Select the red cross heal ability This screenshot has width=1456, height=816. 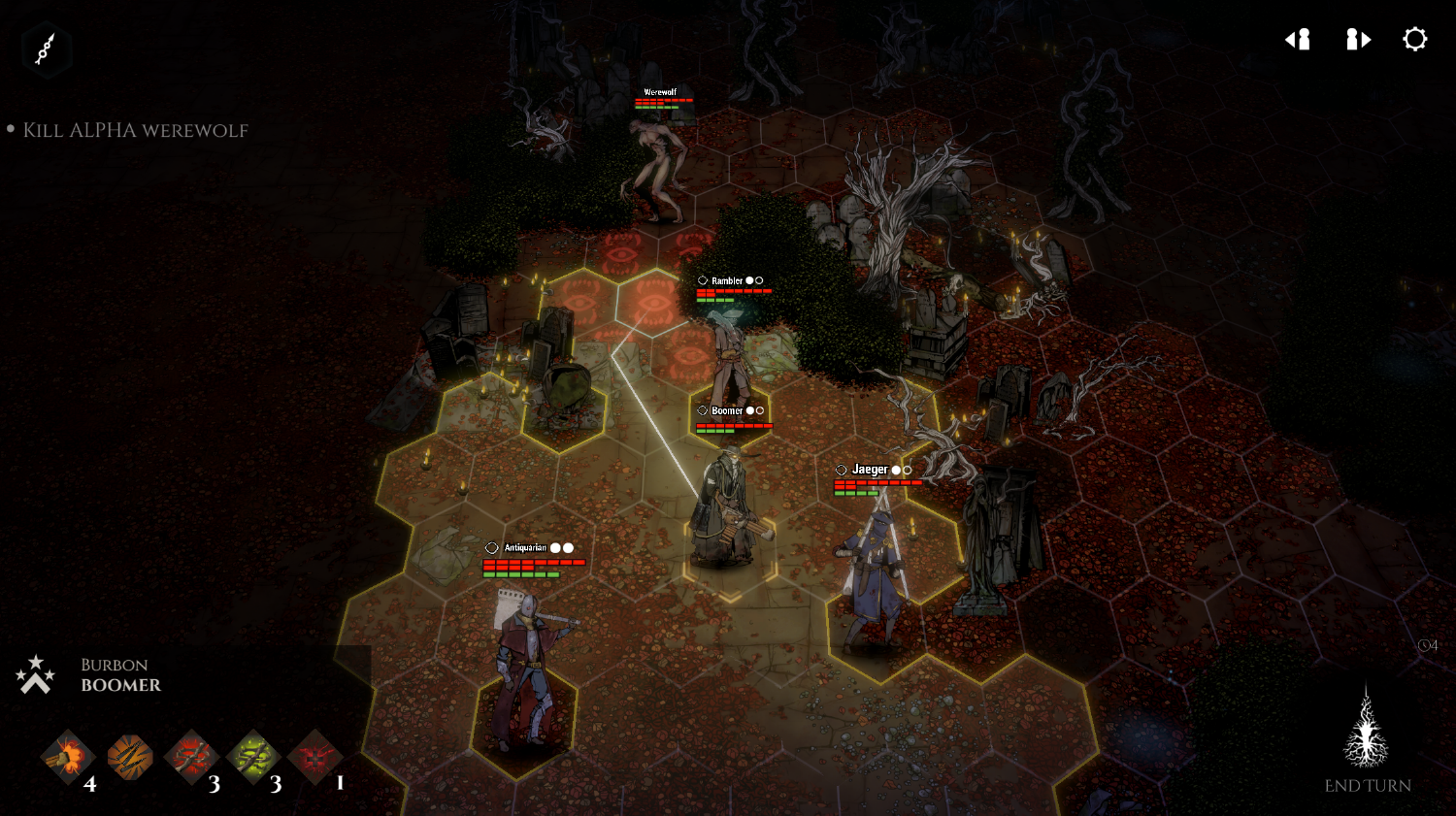pyautogui.click(x=314, y=758)
